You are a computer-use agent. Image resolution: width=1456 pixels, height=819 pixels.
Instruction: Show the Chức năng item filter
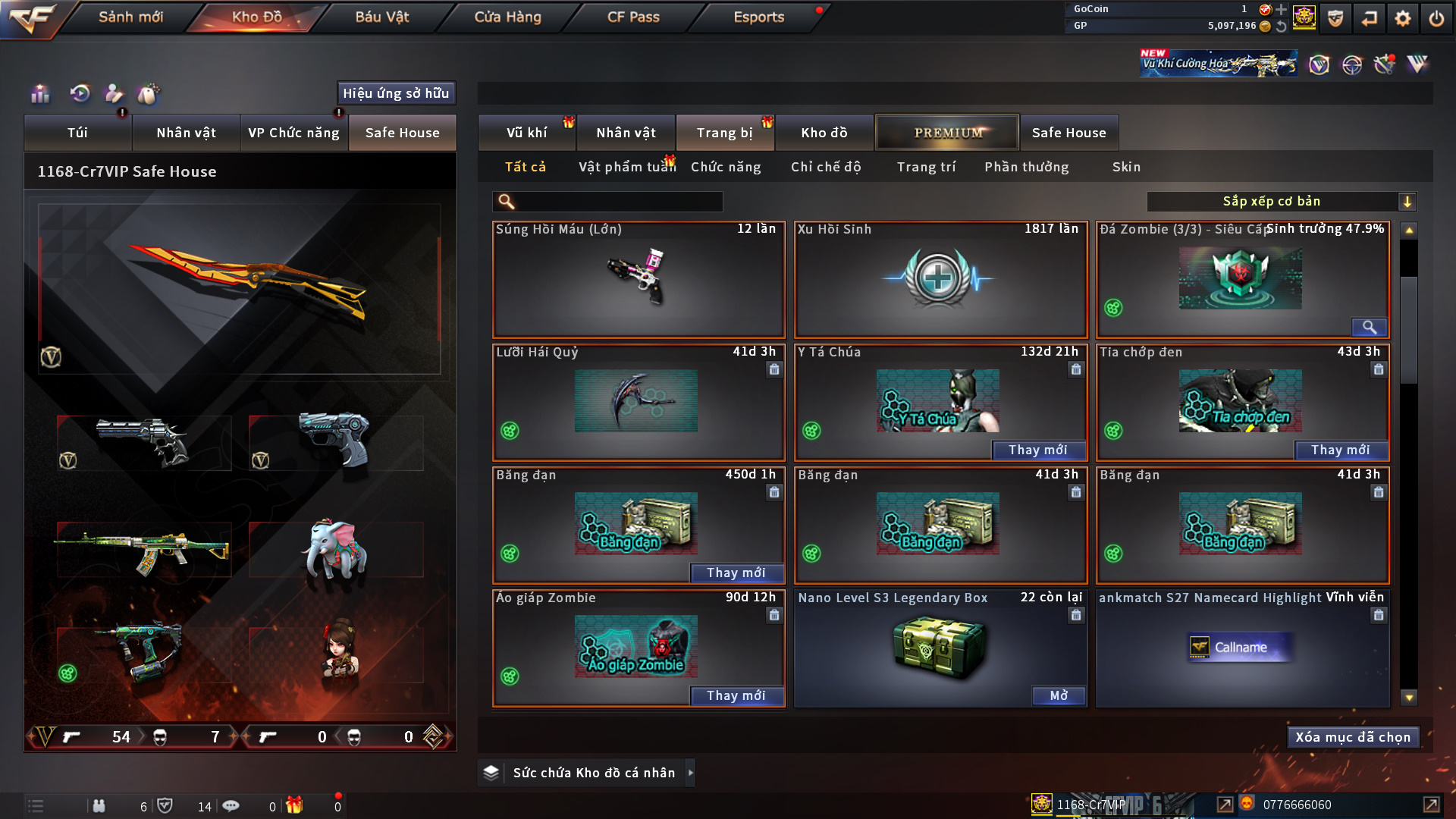click(726, 167)
